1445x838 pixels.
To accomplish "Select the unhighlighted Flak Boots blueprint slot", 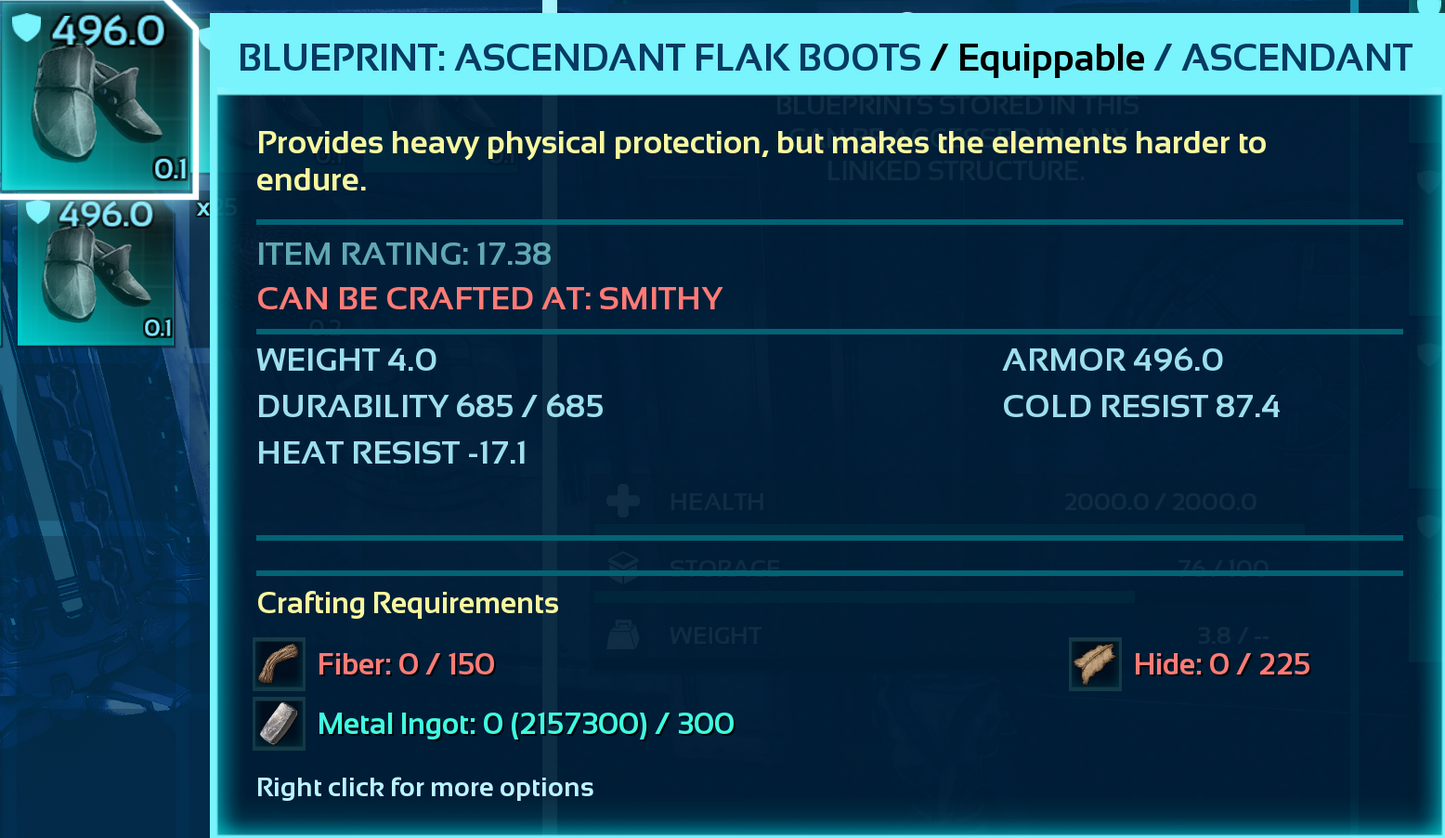I will [x=97, y=272].
